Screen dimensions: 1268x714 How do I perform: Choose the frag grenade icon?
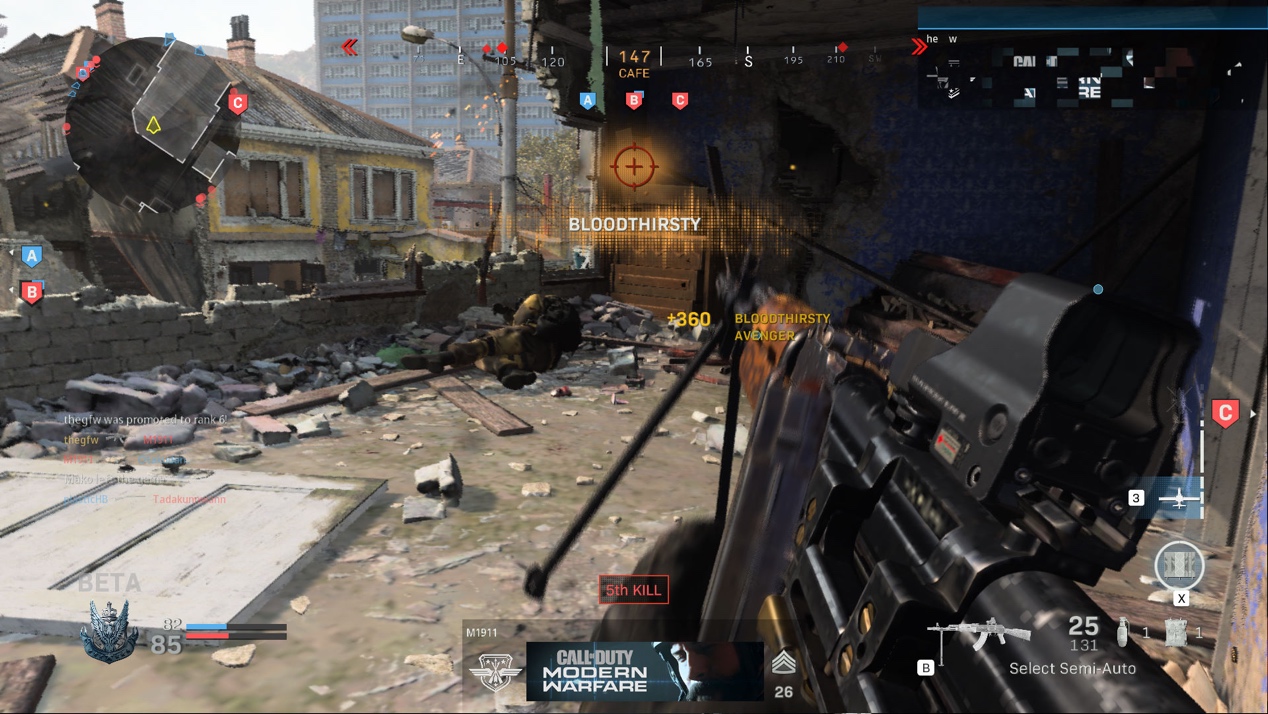1123,632
